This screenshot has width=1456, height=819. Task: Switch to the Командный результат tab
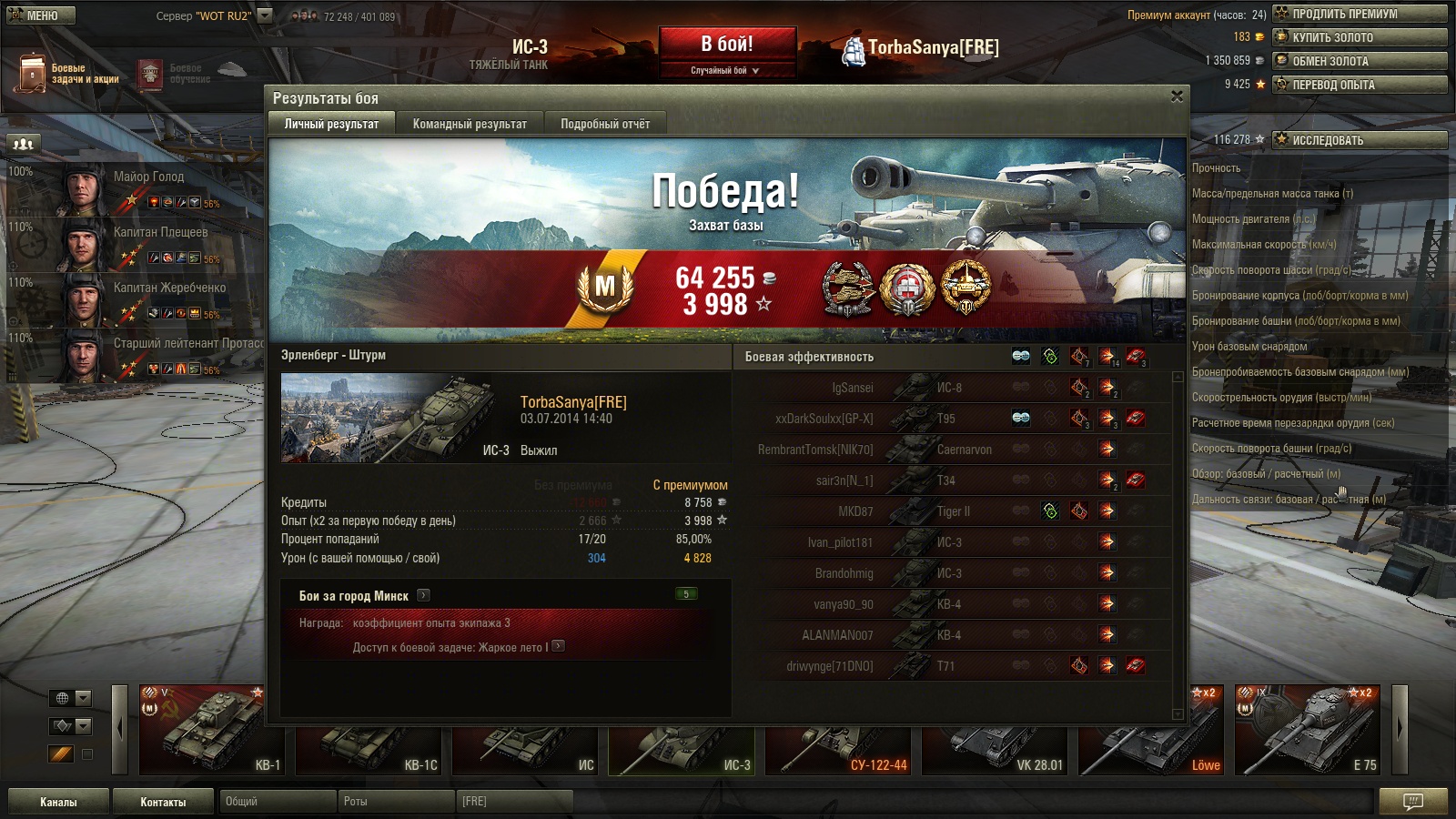tap(470, 124)
